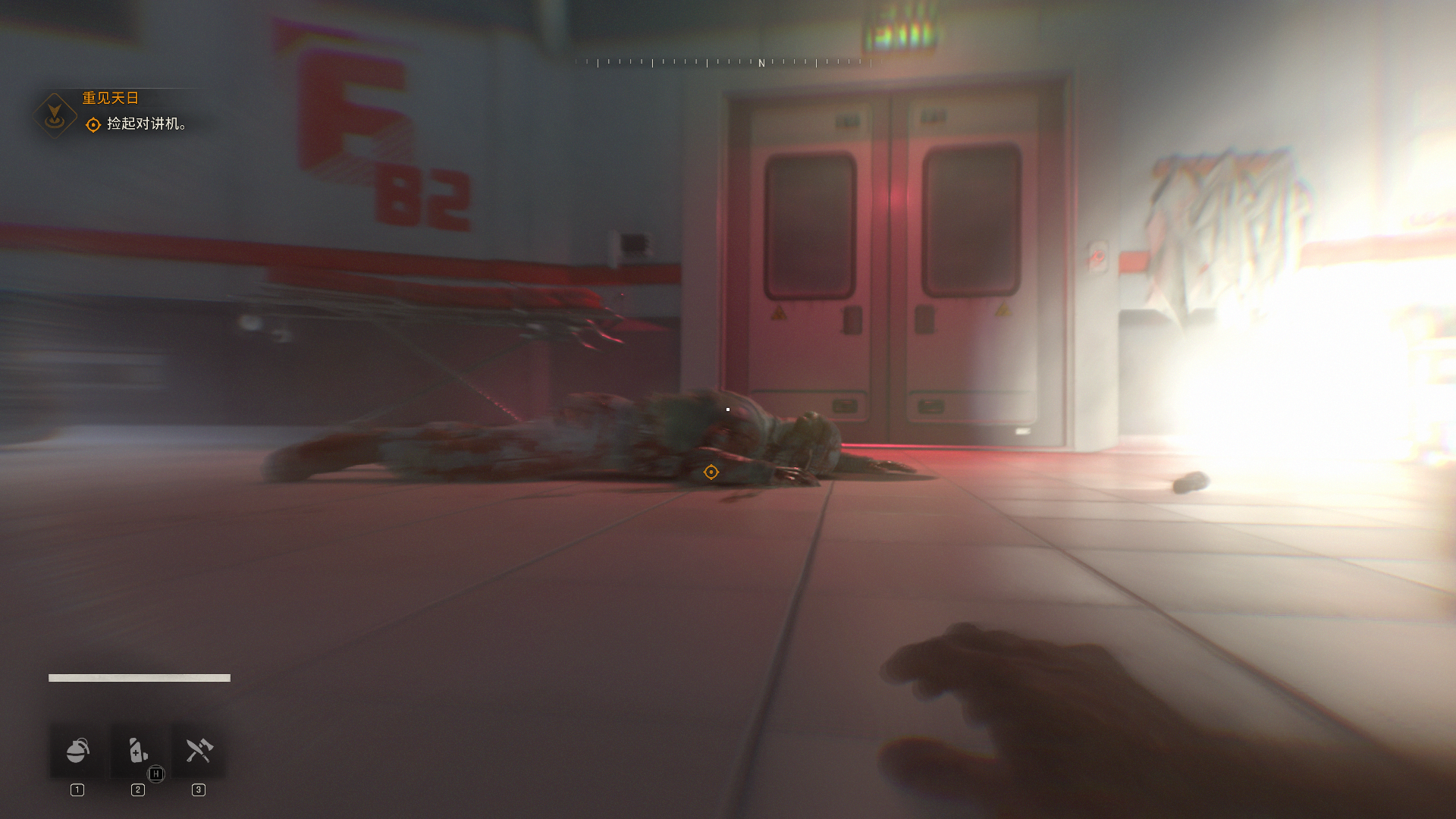Open the 重见天日 quest tracker
This screenshot has height=819, width=1456.
(111, 98)
